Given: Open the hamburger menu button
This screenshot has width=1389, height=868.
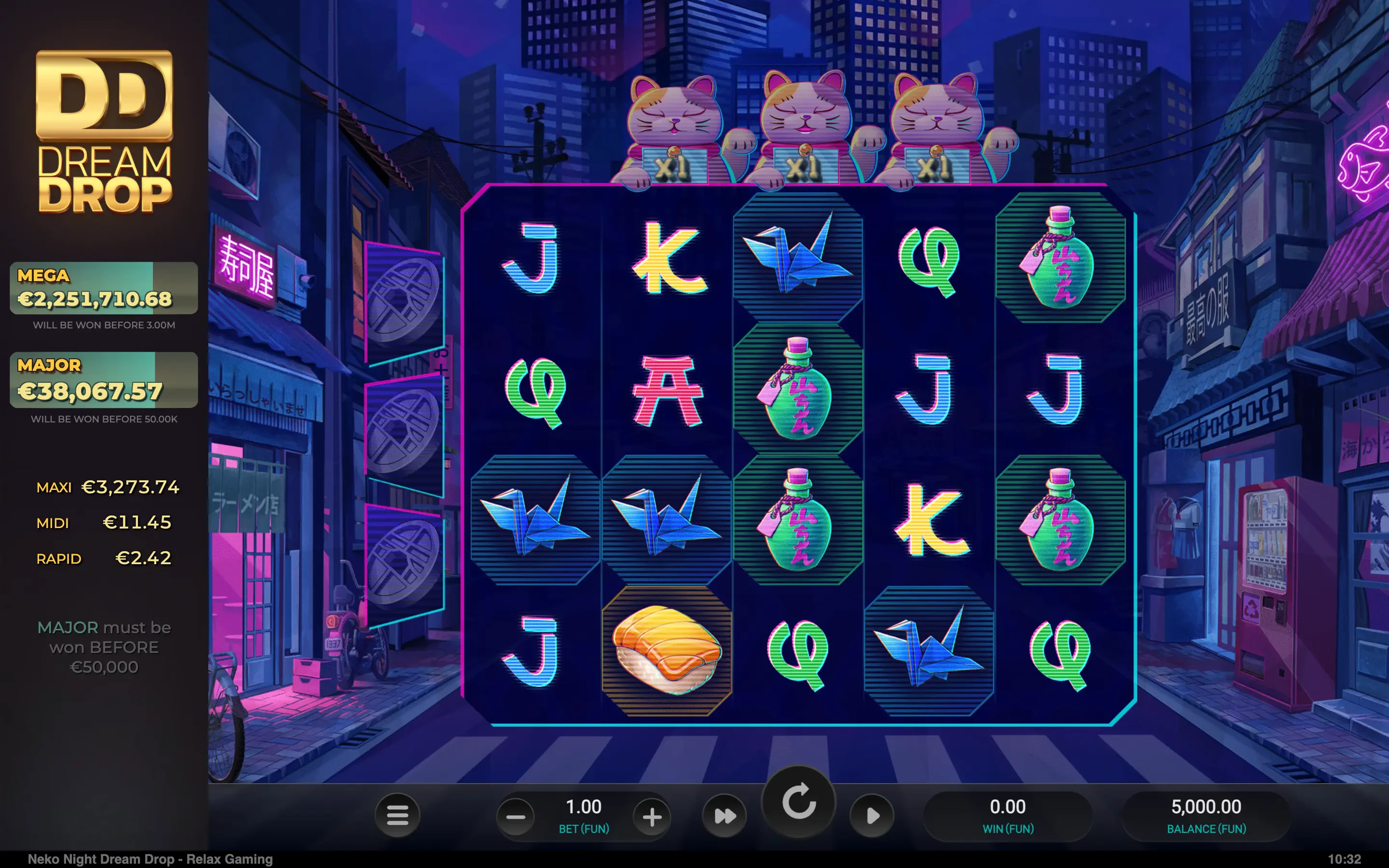Looking at the screenshot, I should coord(397,815).
